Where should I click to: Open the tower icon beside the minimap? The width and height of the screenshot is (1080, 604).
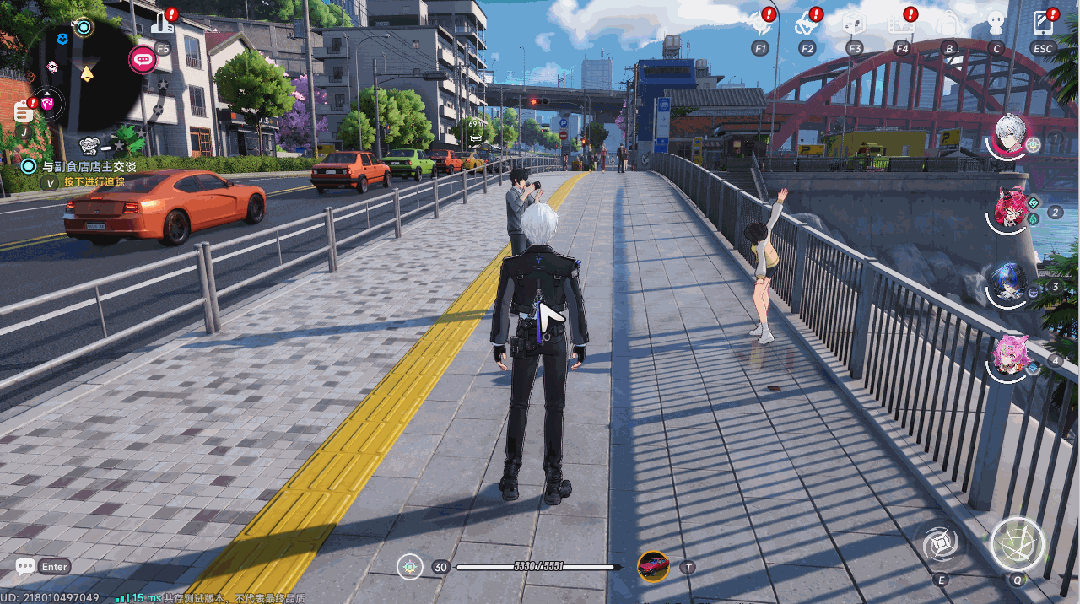click(x=163, y=22)
